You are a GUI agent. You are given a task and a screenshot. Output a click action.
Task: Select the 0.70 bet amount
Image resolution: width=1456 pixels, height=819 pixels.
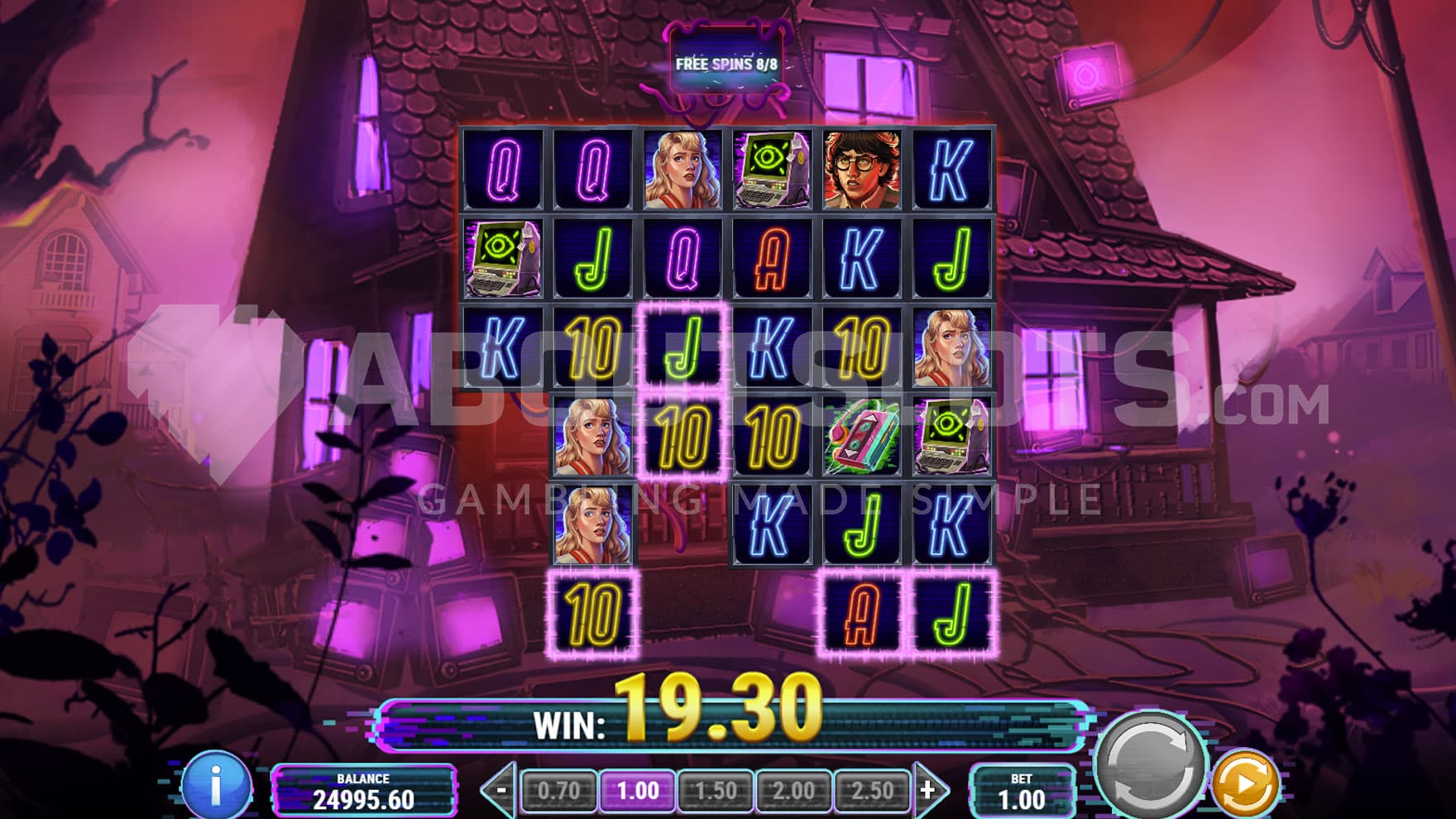click(558, 791)
